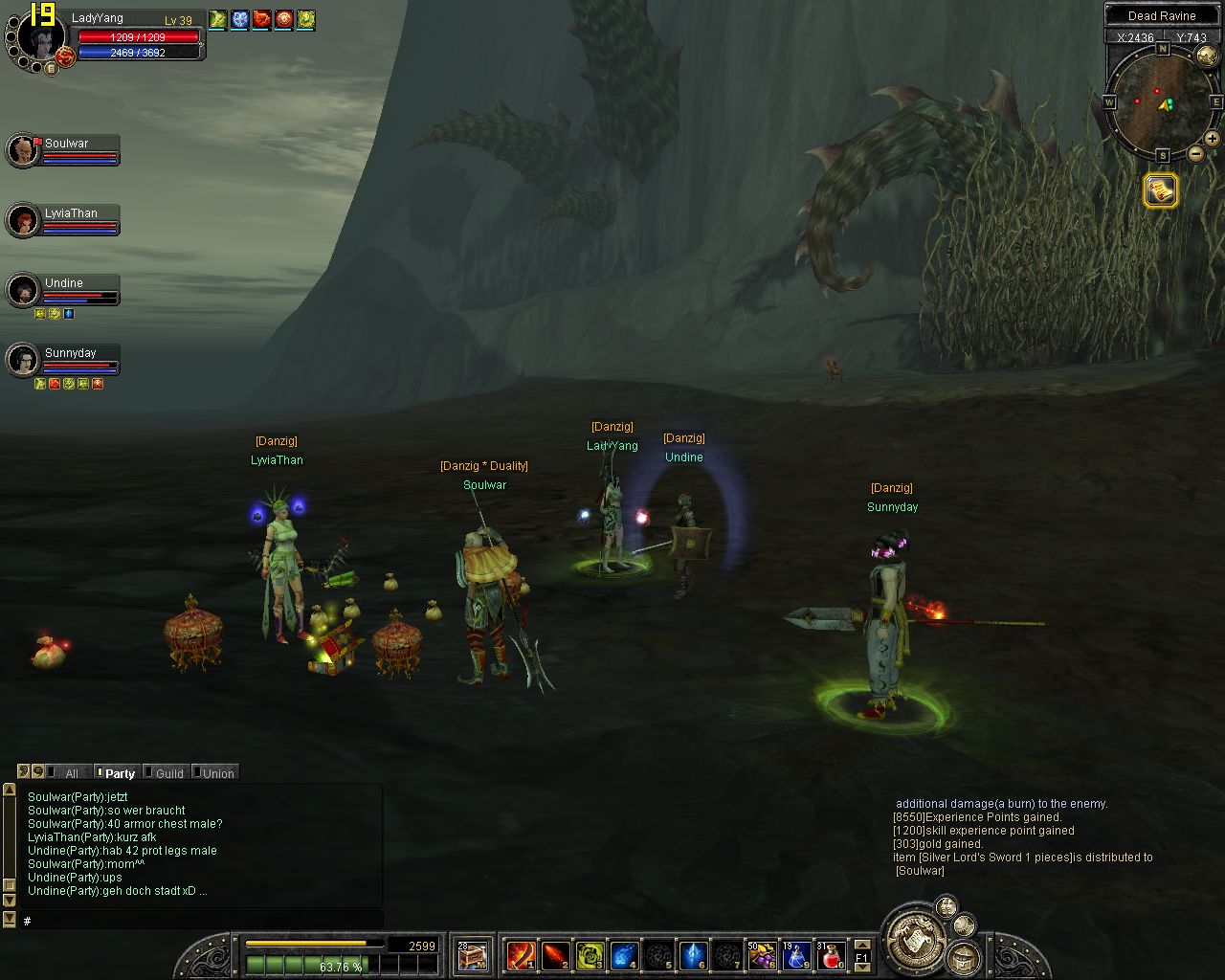
Task: Open the inventory chest icon
Action: (472, 955)
